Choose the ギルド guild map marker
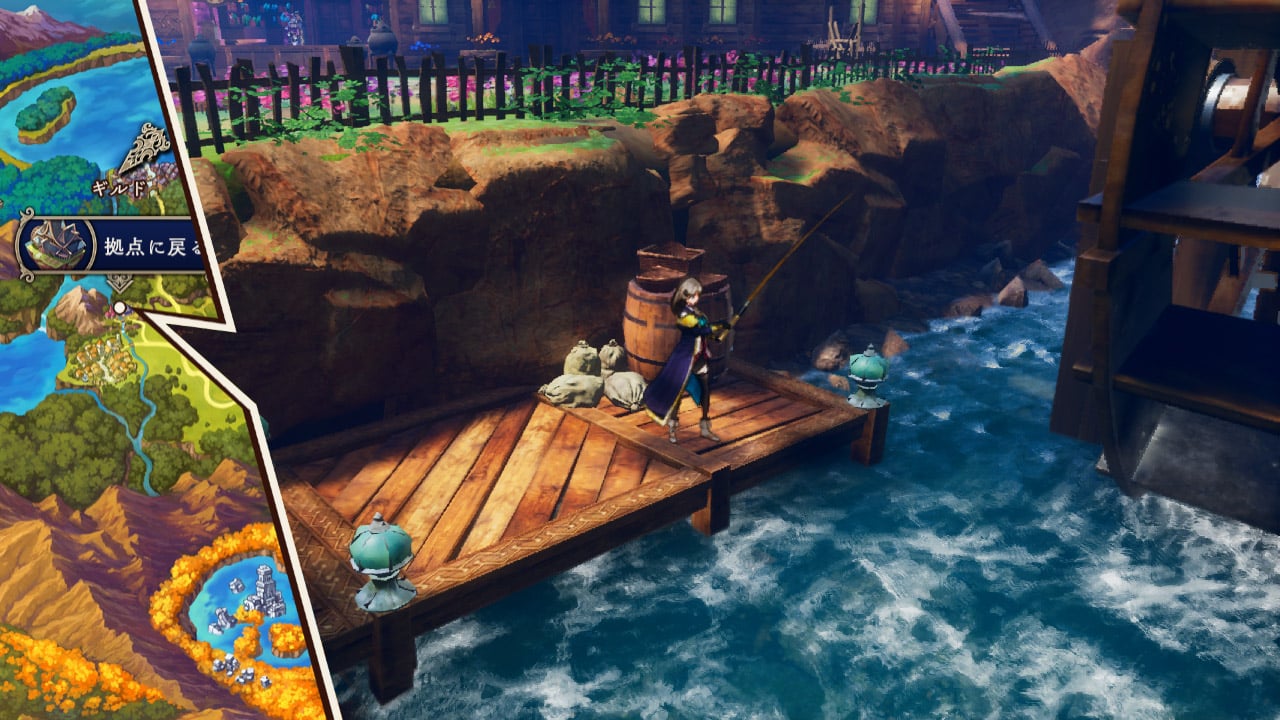The image size is (1280, 720). [145, 157]
